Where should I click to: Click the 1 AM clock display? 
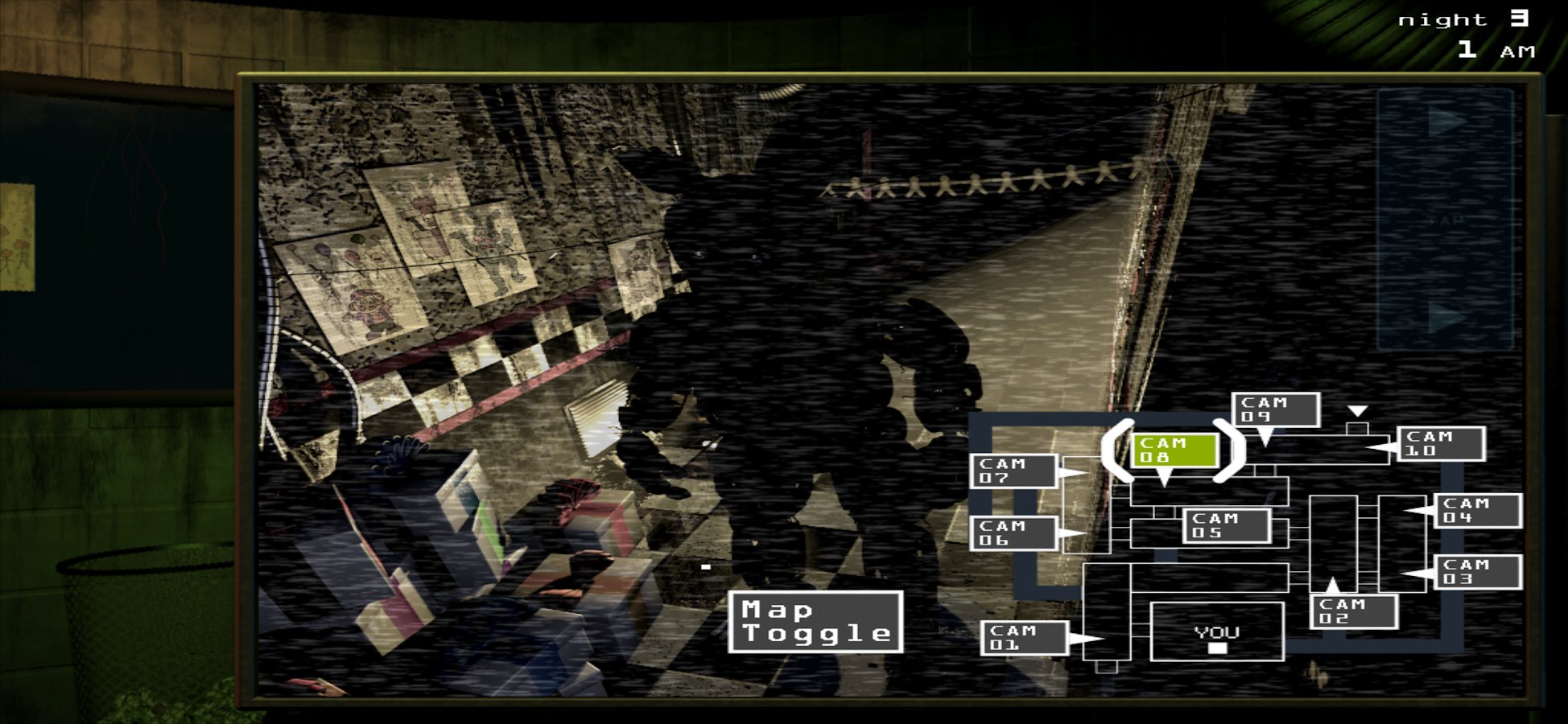1495,48
